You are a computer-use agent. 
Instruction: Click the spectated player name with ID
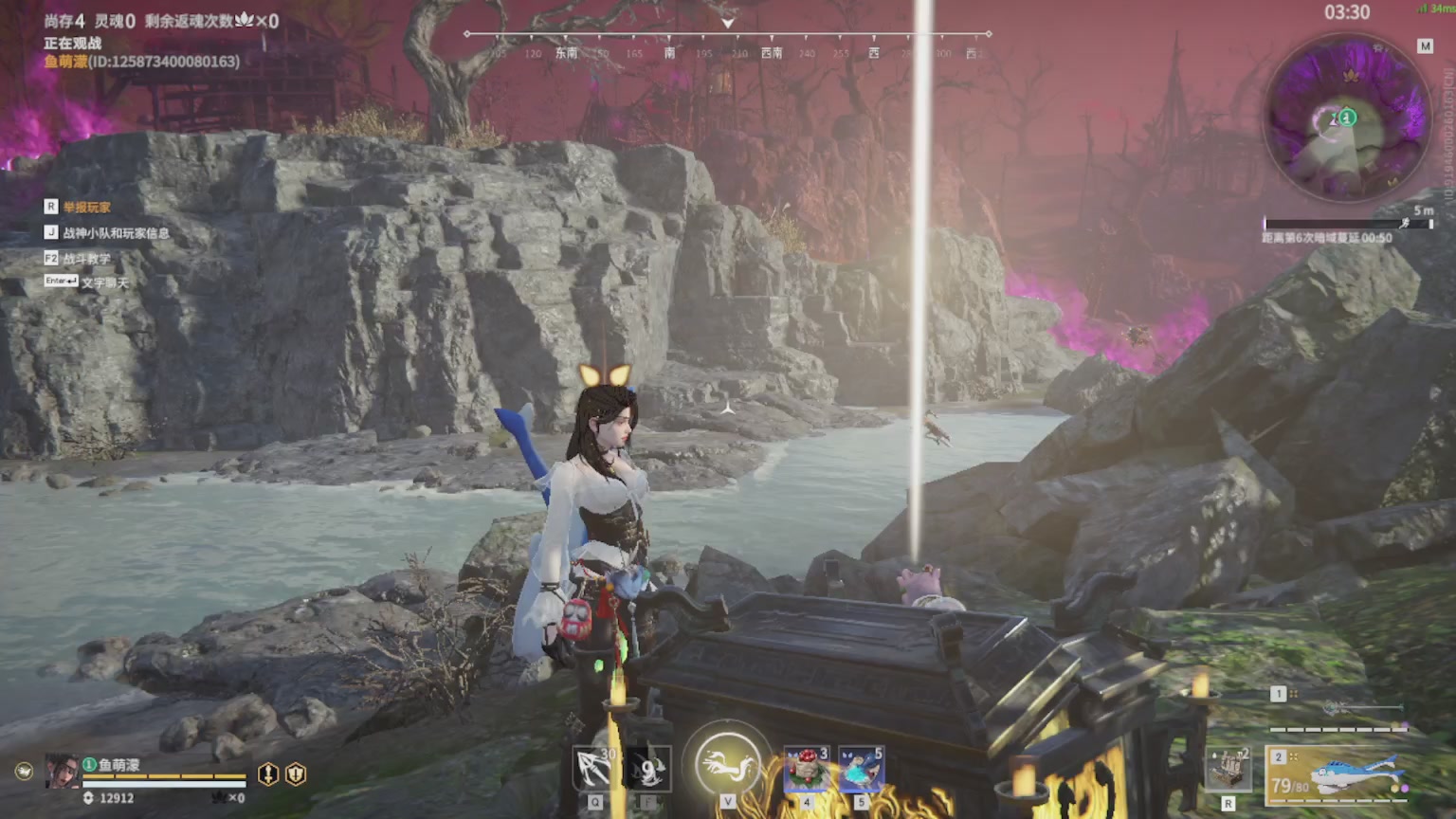141,62
